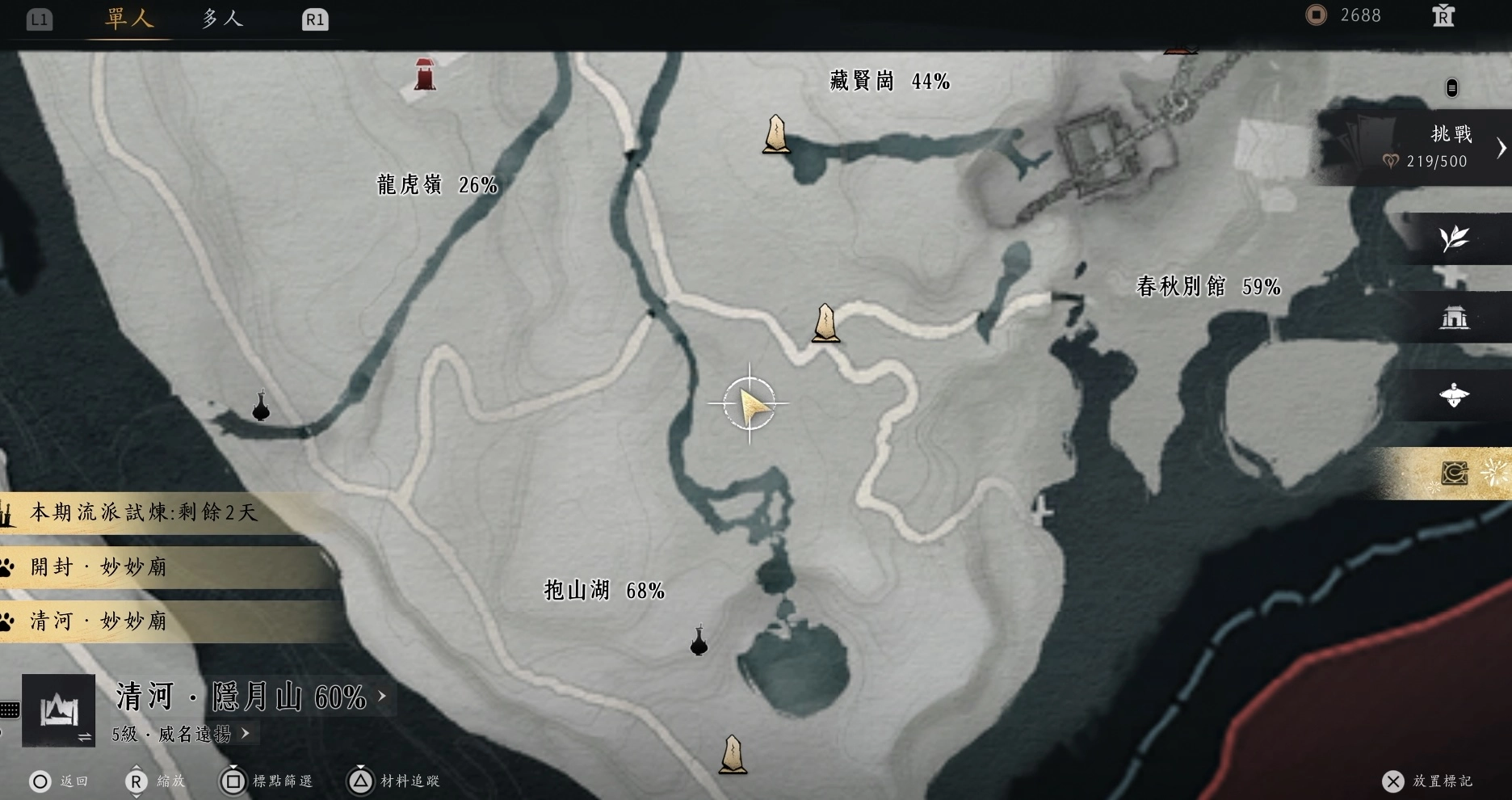This screenshot has width=1512, height=800.
Task: Select the red watchtower marker on map
Action: coord(426,74)
